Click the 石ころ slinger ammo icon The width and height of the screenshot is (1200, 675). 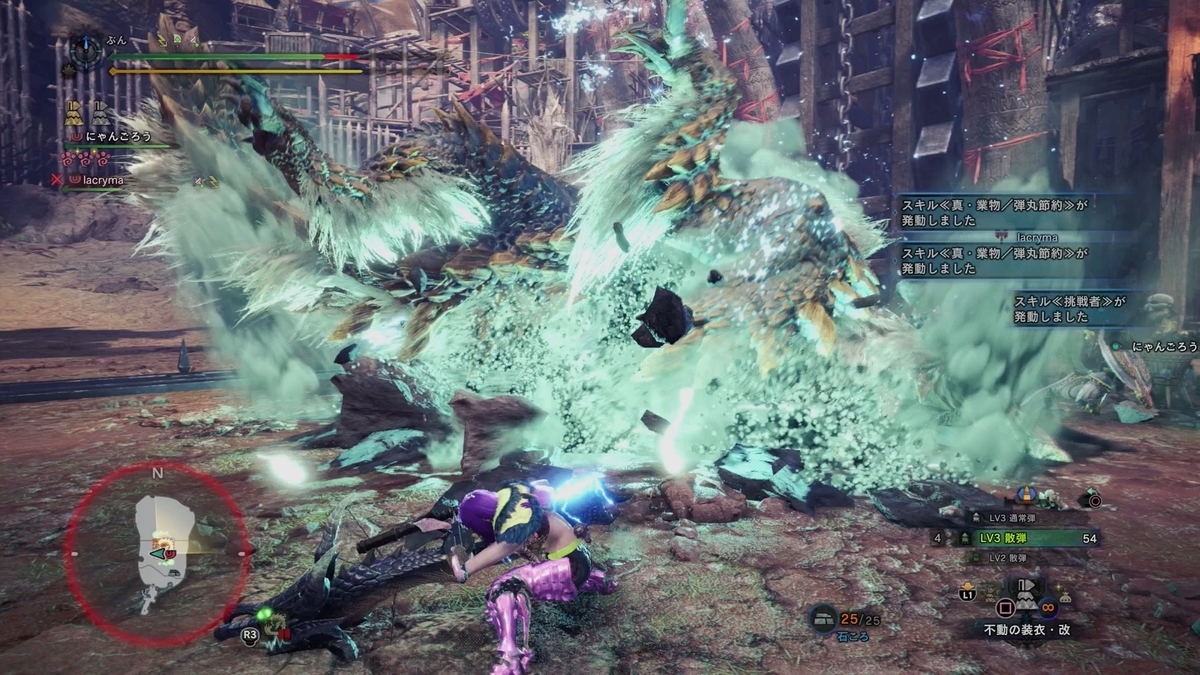pos(823,619)
